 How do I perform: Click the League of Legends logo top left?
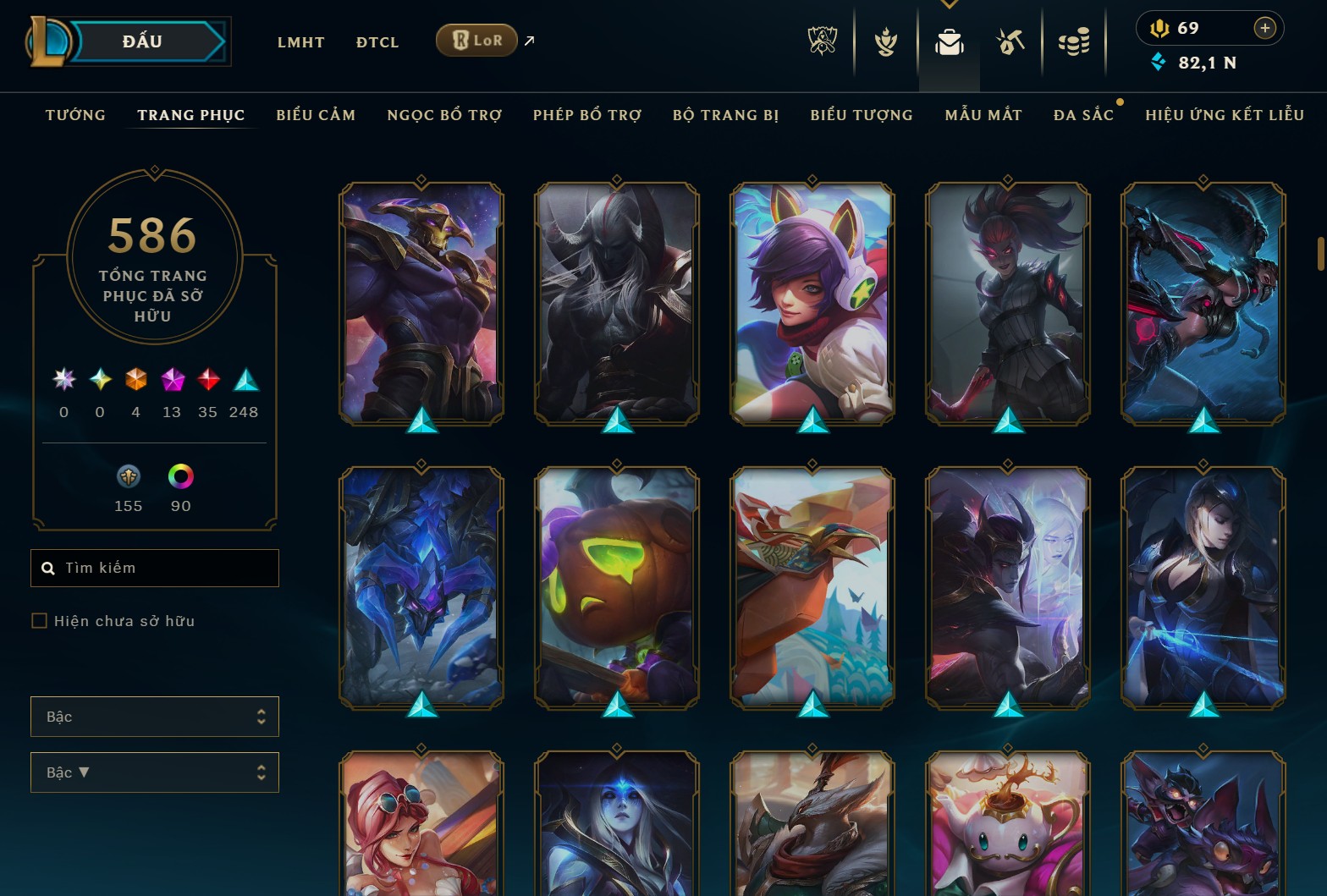click(x=49, y=41)
